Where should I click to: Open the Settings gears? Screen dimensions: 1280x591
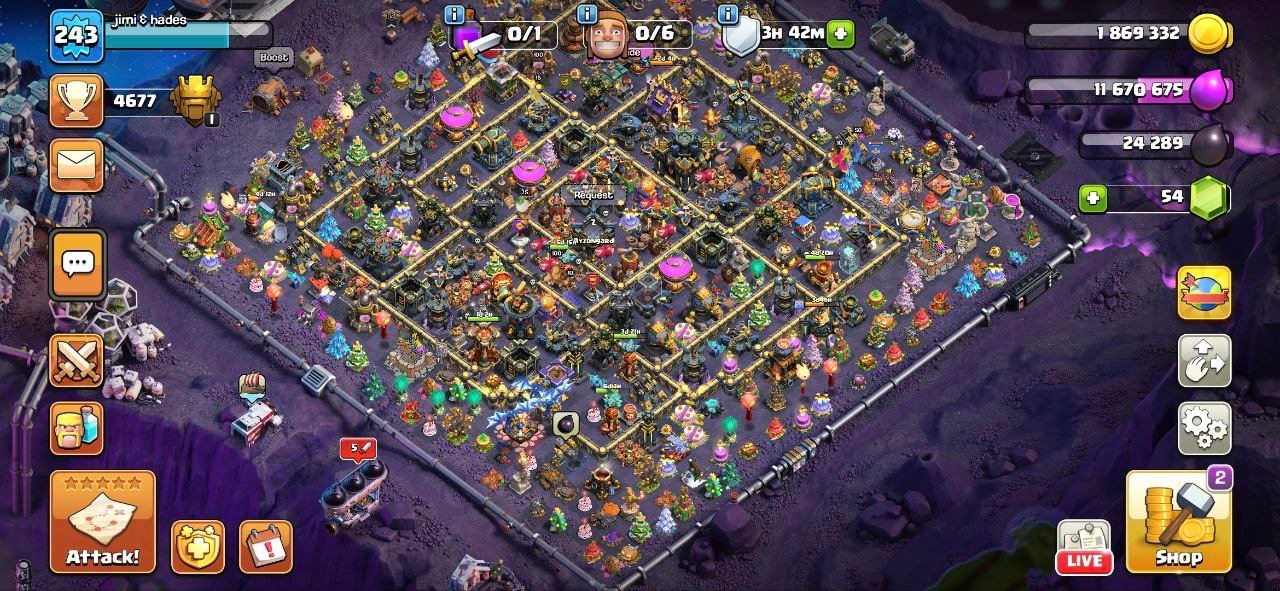coord(1204,429)
